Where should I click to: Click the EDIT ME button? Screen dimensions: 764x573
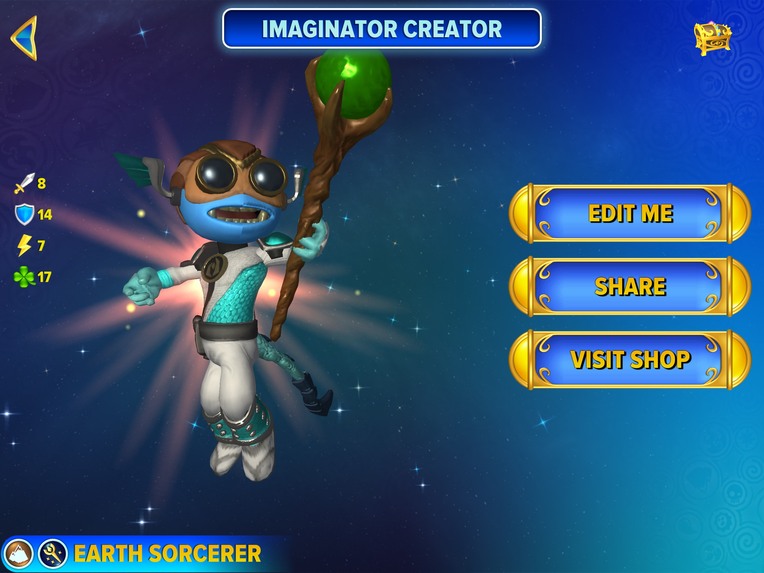point(630,213)
